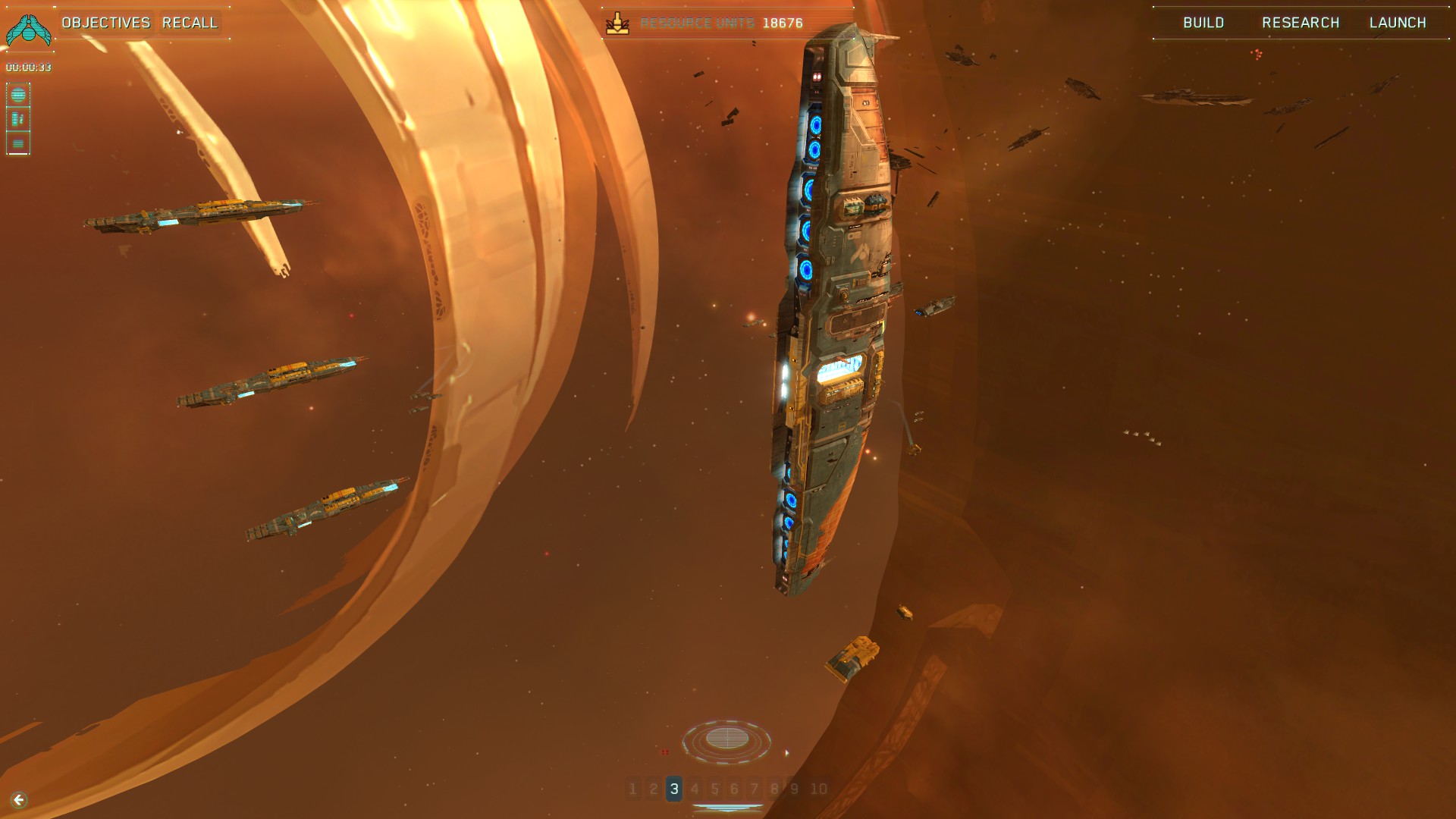Click the circular orb navigation widget at bottom center
Image resolution: width=1456 pixels, height=819 pixels.
728,736
